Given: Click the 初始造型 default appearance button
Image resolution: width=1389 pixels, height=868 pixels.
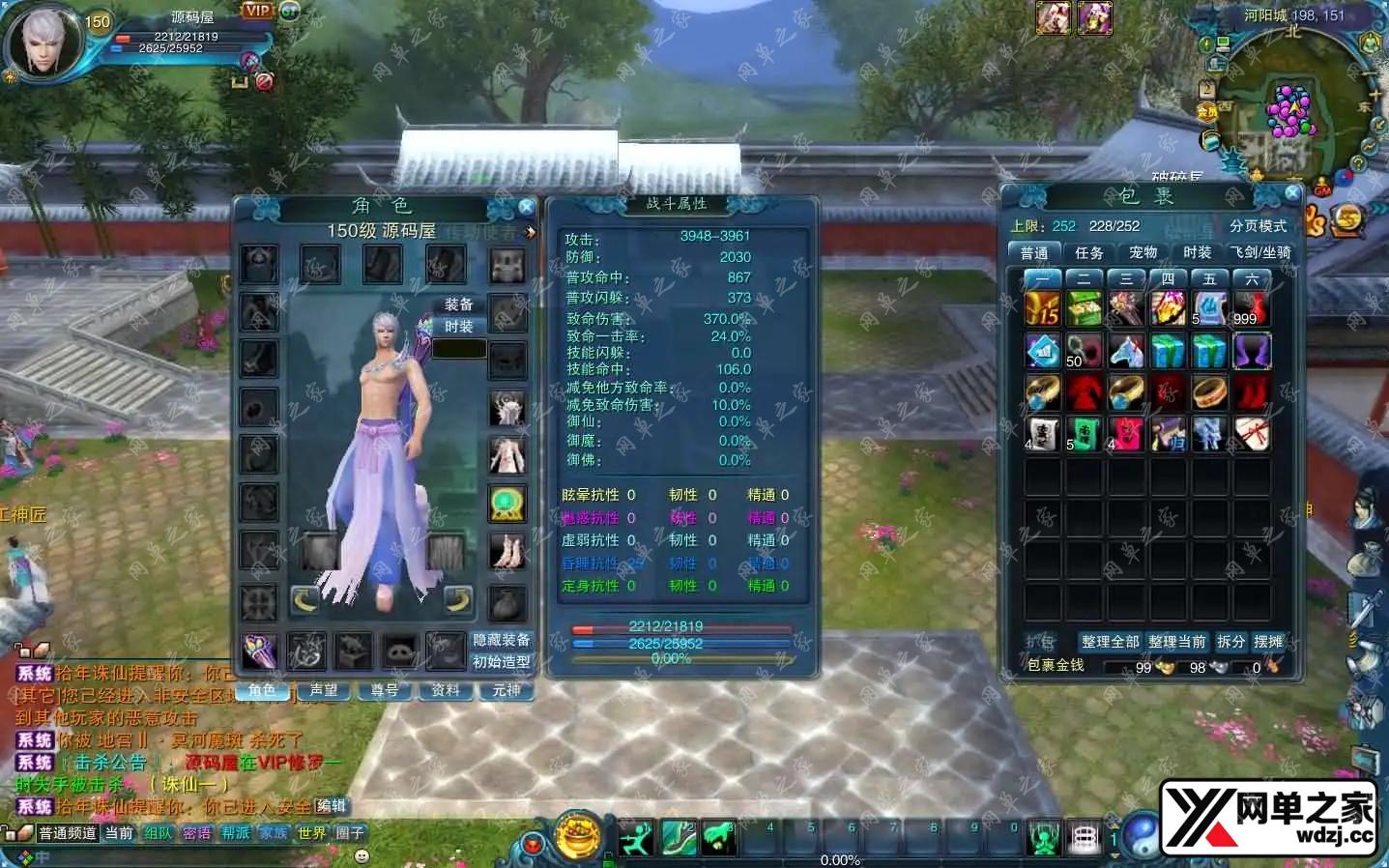Looking at the screenshot, I should [501, 662].
